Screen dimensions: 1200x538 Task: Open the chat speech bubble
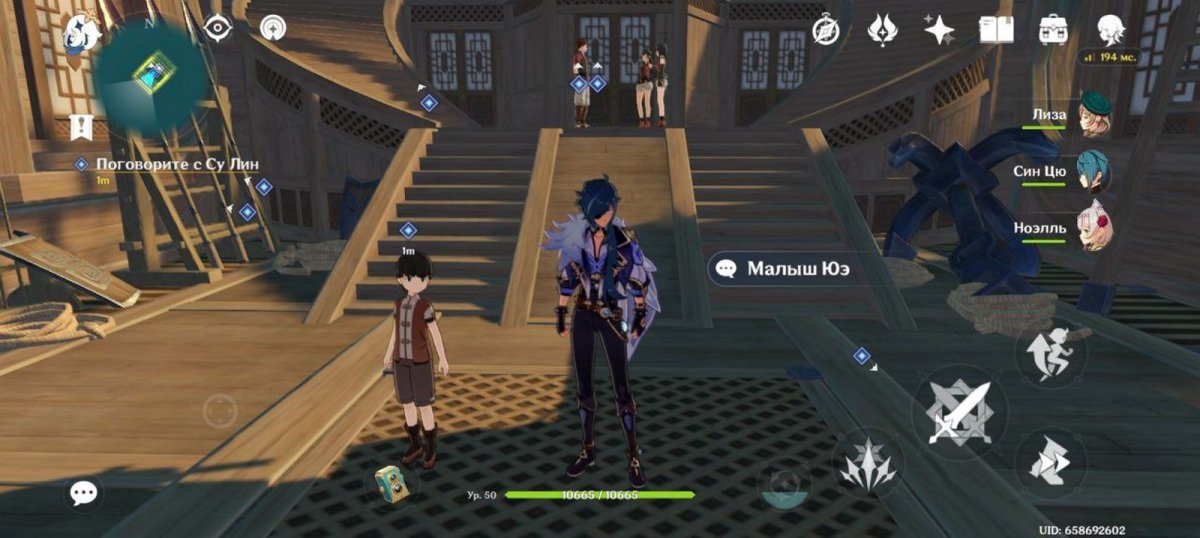[x=84, y=492]
